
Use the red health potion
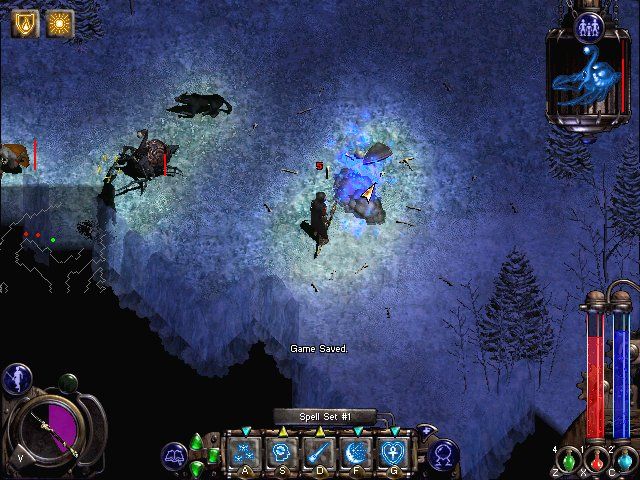click(597, 461)
